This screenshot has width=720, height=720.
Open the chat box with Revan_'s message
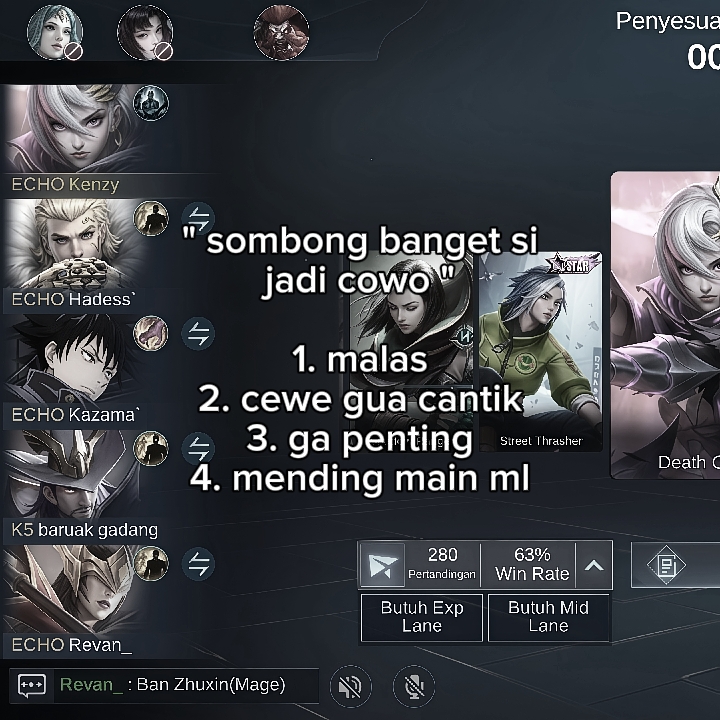point(165,685)
